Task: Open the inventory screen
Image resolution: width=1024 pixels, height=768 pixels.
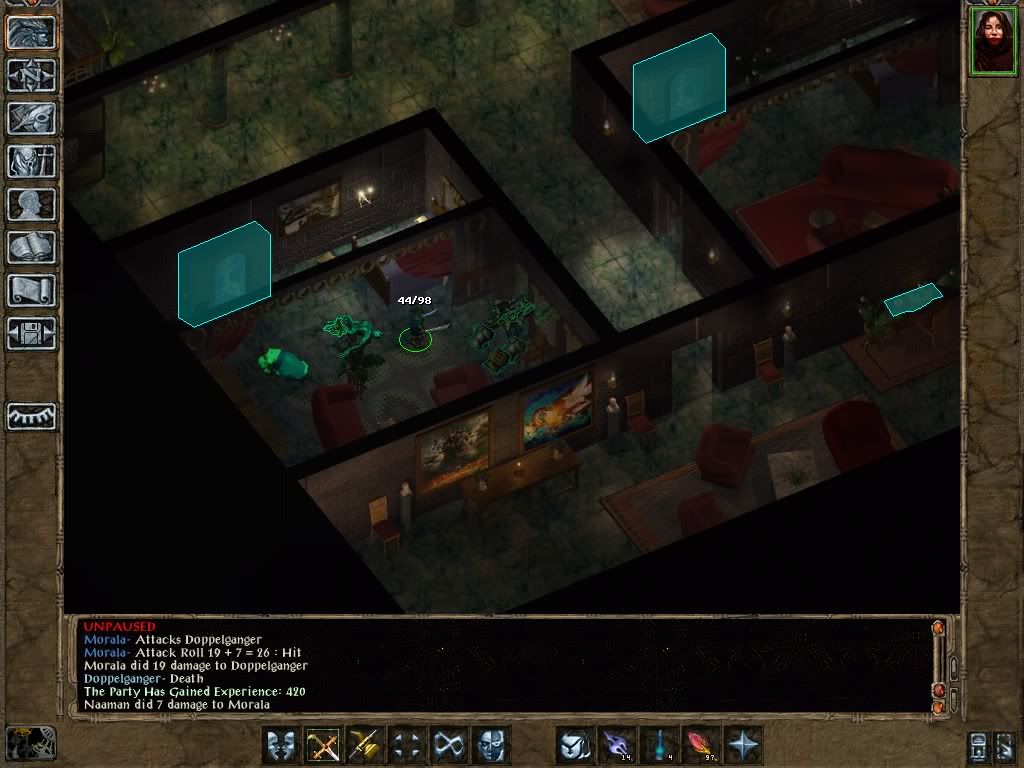Action: click(31, 161)
